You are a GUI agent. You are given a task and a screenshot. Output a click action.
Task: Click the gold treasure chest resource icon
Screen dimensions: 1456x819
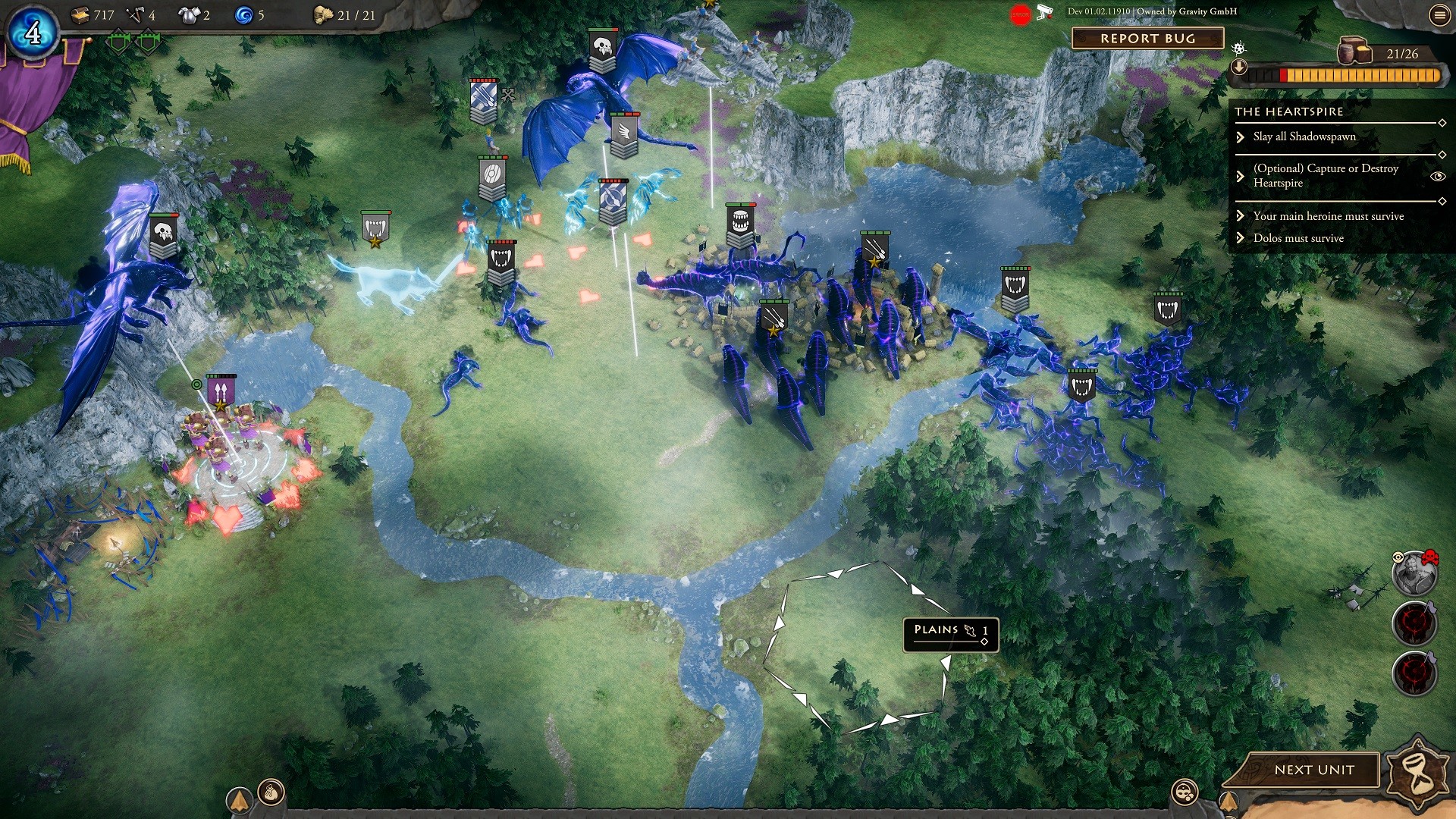[x=80, y=14]
